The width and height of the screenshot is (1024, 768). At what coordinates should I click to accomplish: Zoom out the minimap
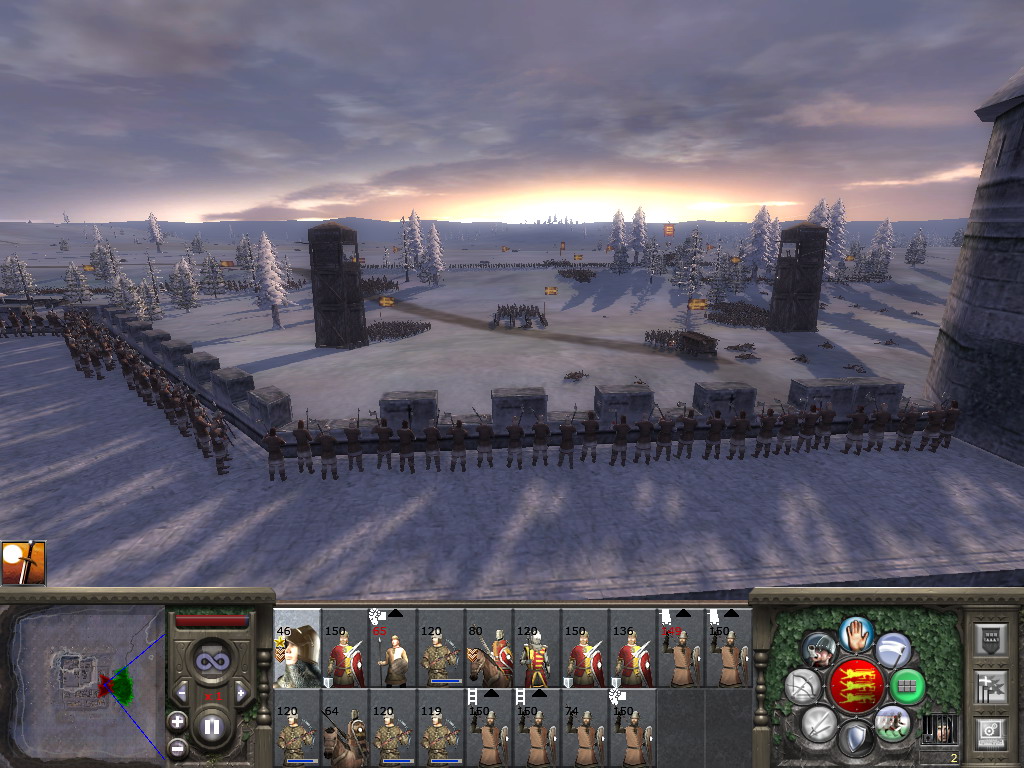pyautogui.click(x=177, y=747)
